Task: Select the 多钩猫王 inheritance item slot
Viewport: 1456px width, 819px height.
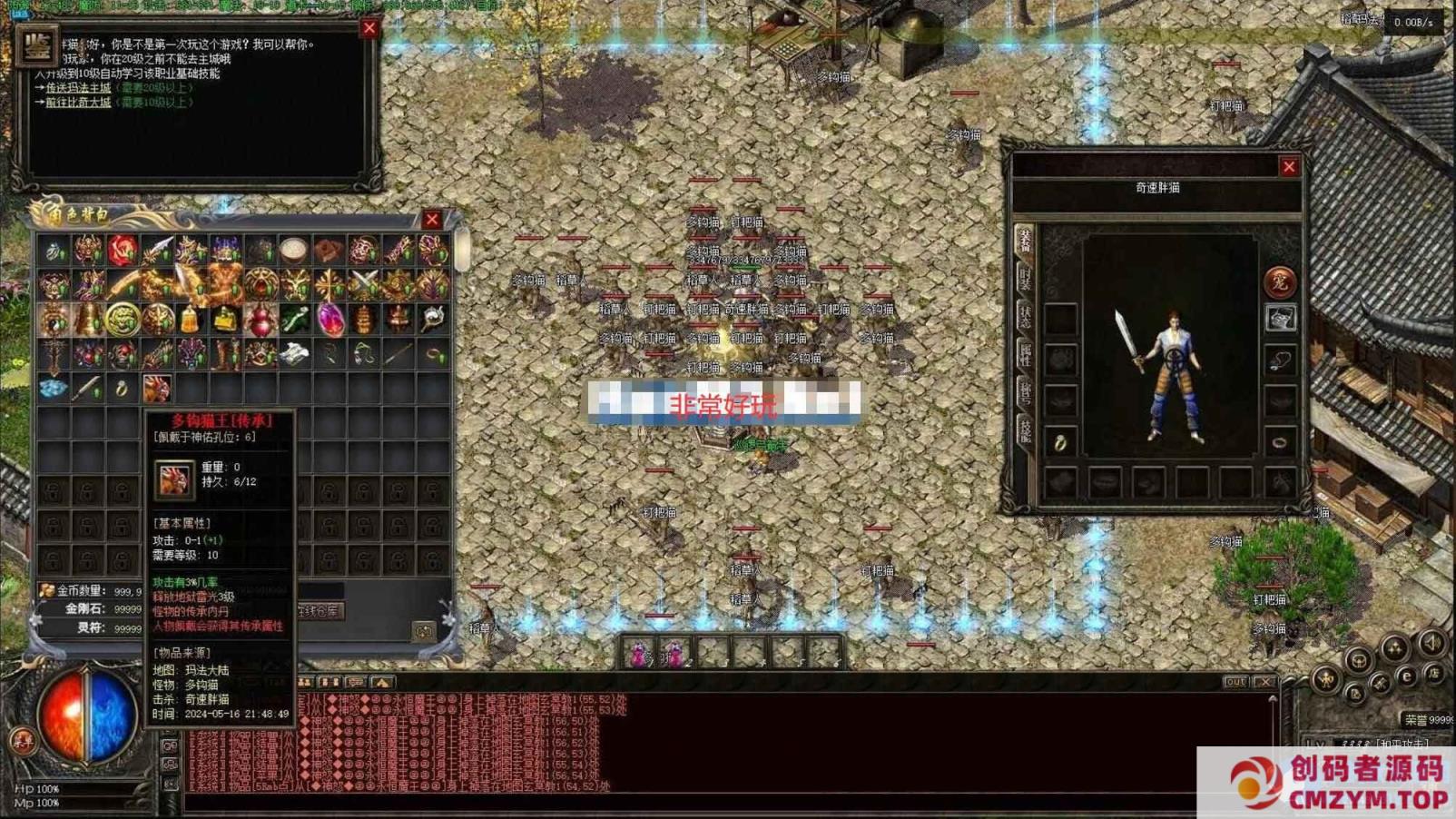Action: click(156, 389)
